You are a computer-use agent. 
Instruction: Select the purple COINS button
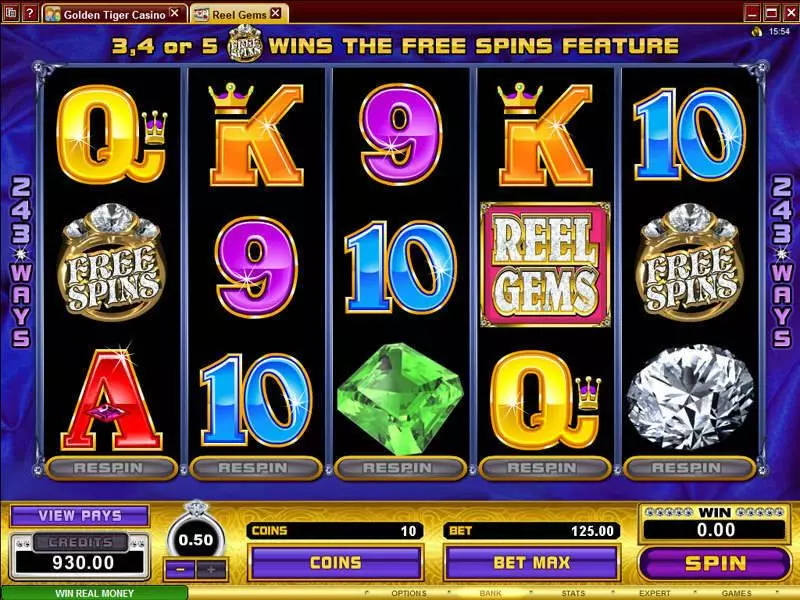(335, 563)
